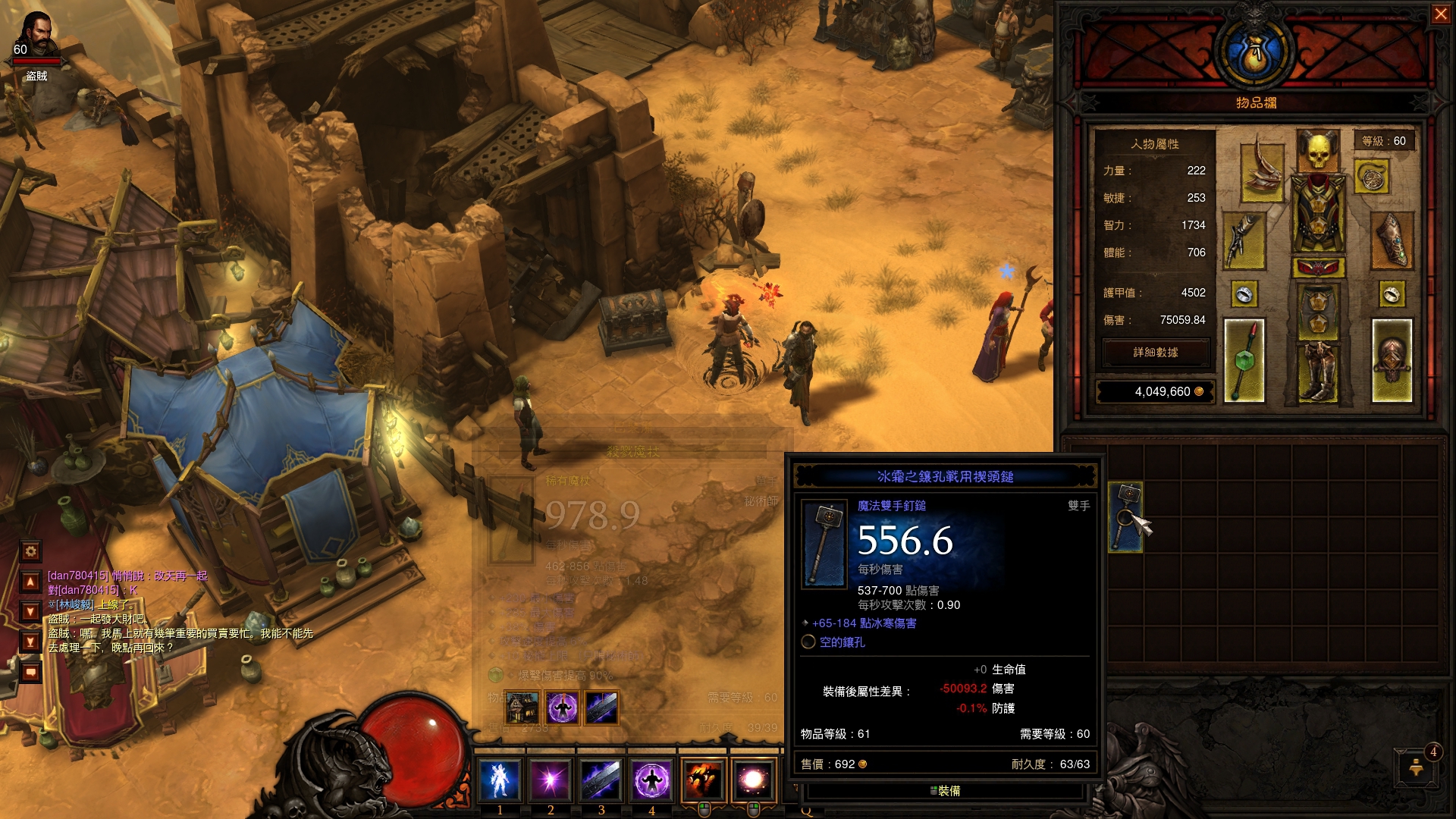Image resolution: width=1456 pixels, height=819 pixels.
Task: Select the horned skull helmet slot
Action: click(1318, 151)
